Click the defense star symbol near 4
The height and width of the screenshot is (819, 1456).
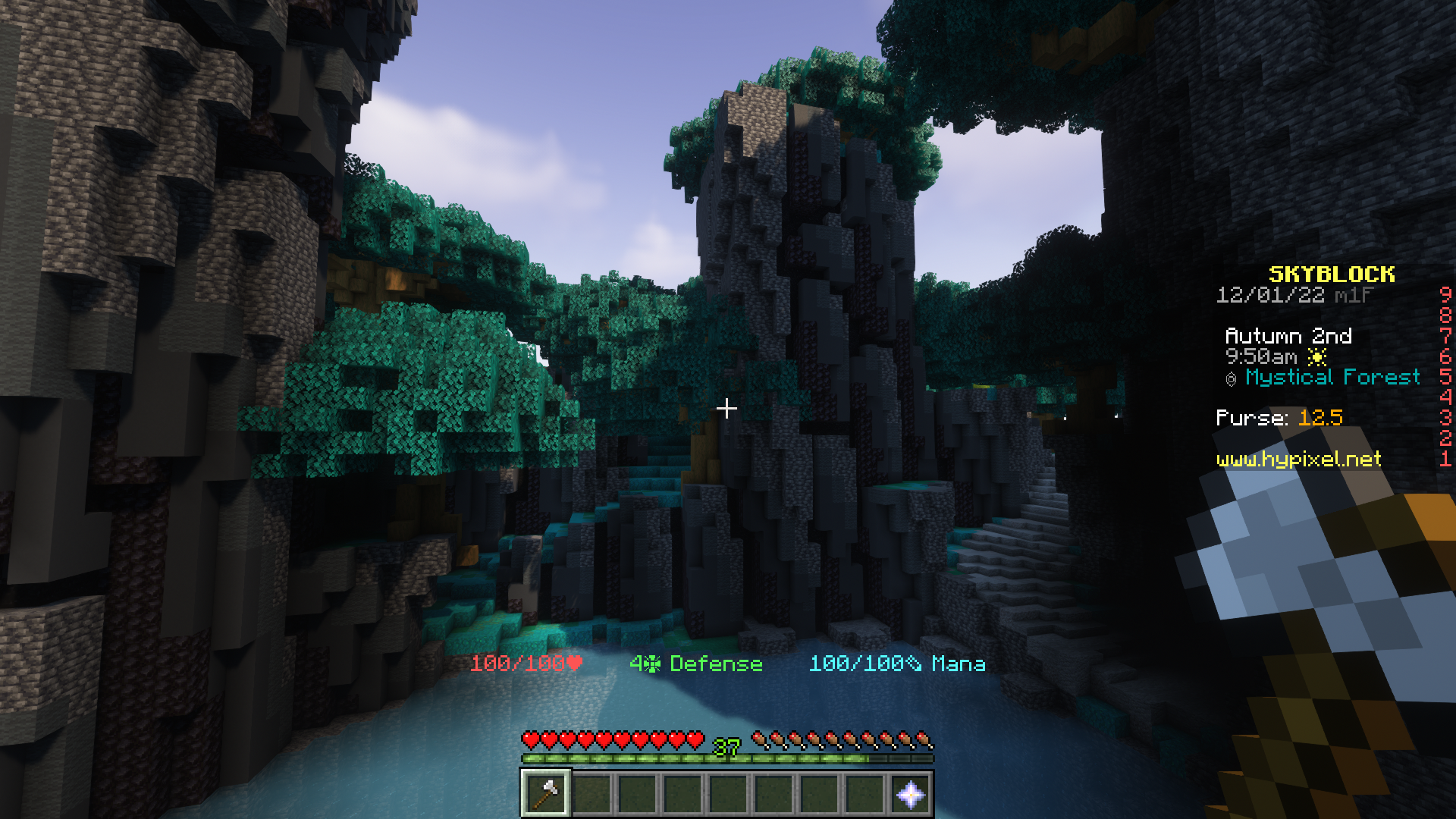pyautogui.click(x=653, y=664)
